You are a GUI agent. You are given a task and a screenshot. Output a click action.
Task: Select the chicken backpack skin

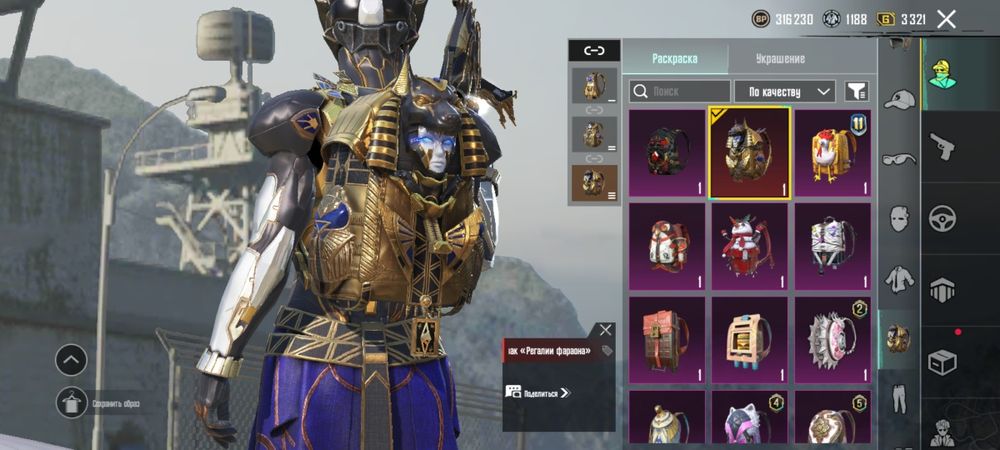tap(832, 152)
